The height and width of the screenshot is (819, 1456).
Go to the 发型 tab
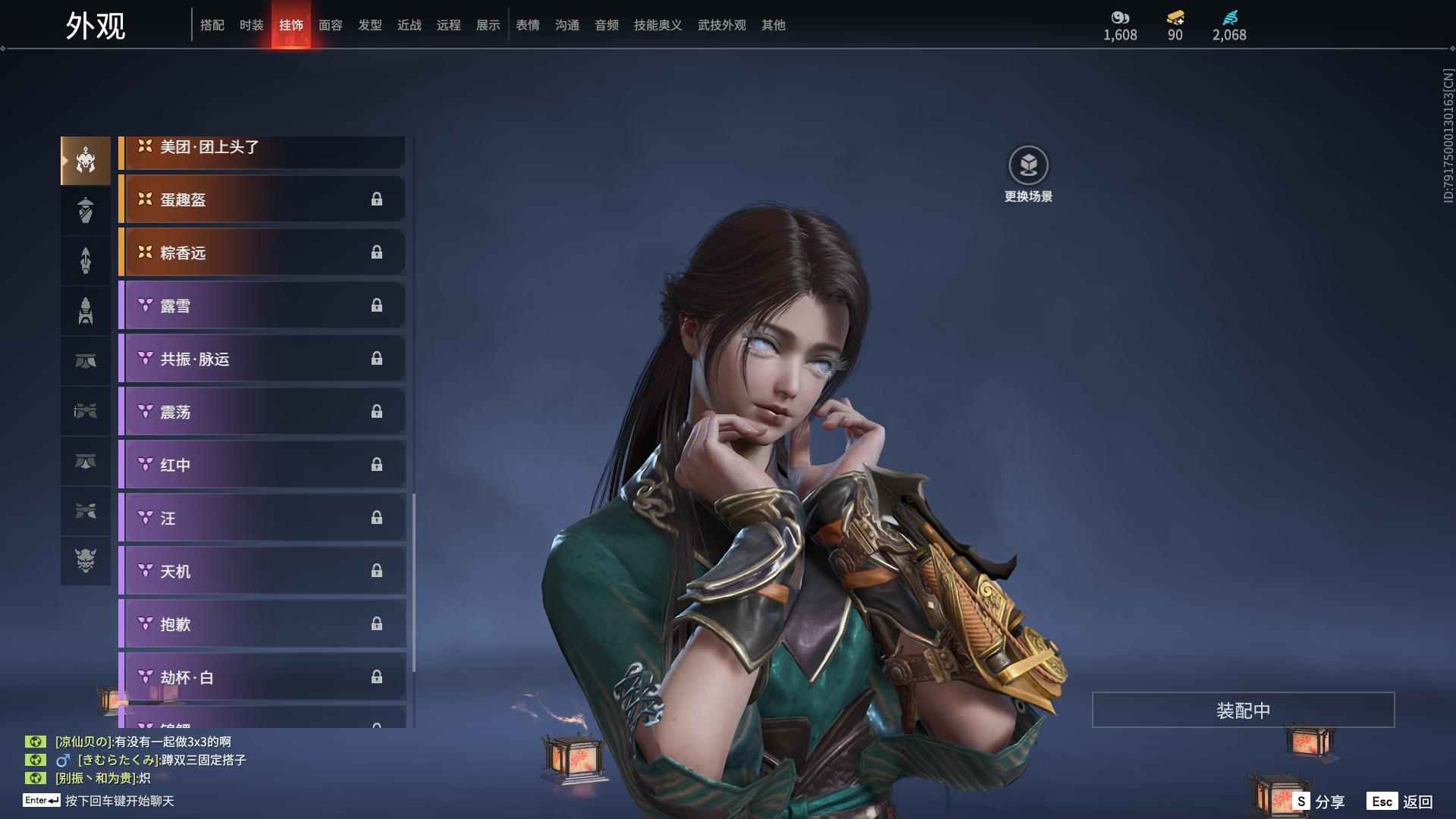click(x=369, y=25)
